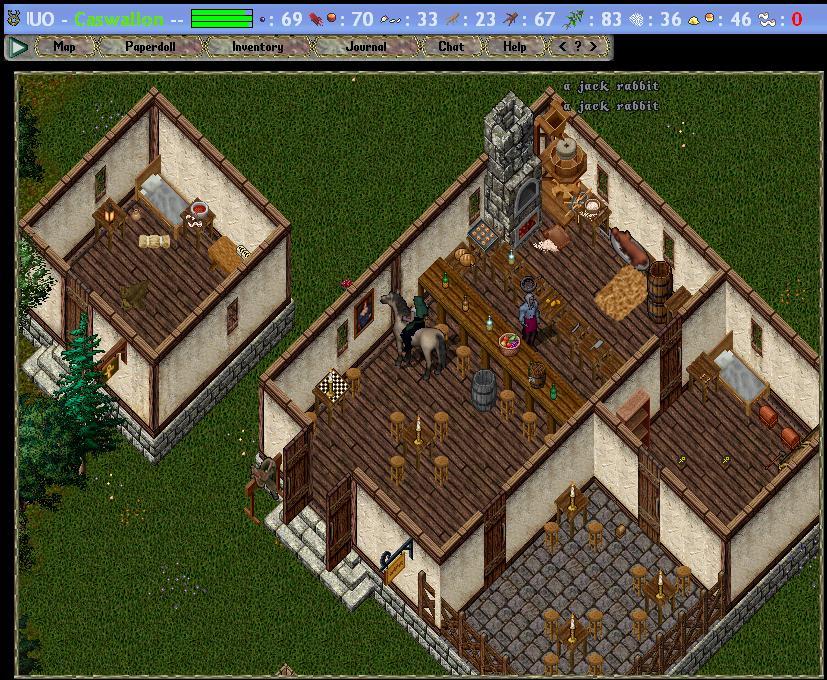This screenshot has height=680, width=827.
Task: Open the Help menu
Action: point(514,47)
